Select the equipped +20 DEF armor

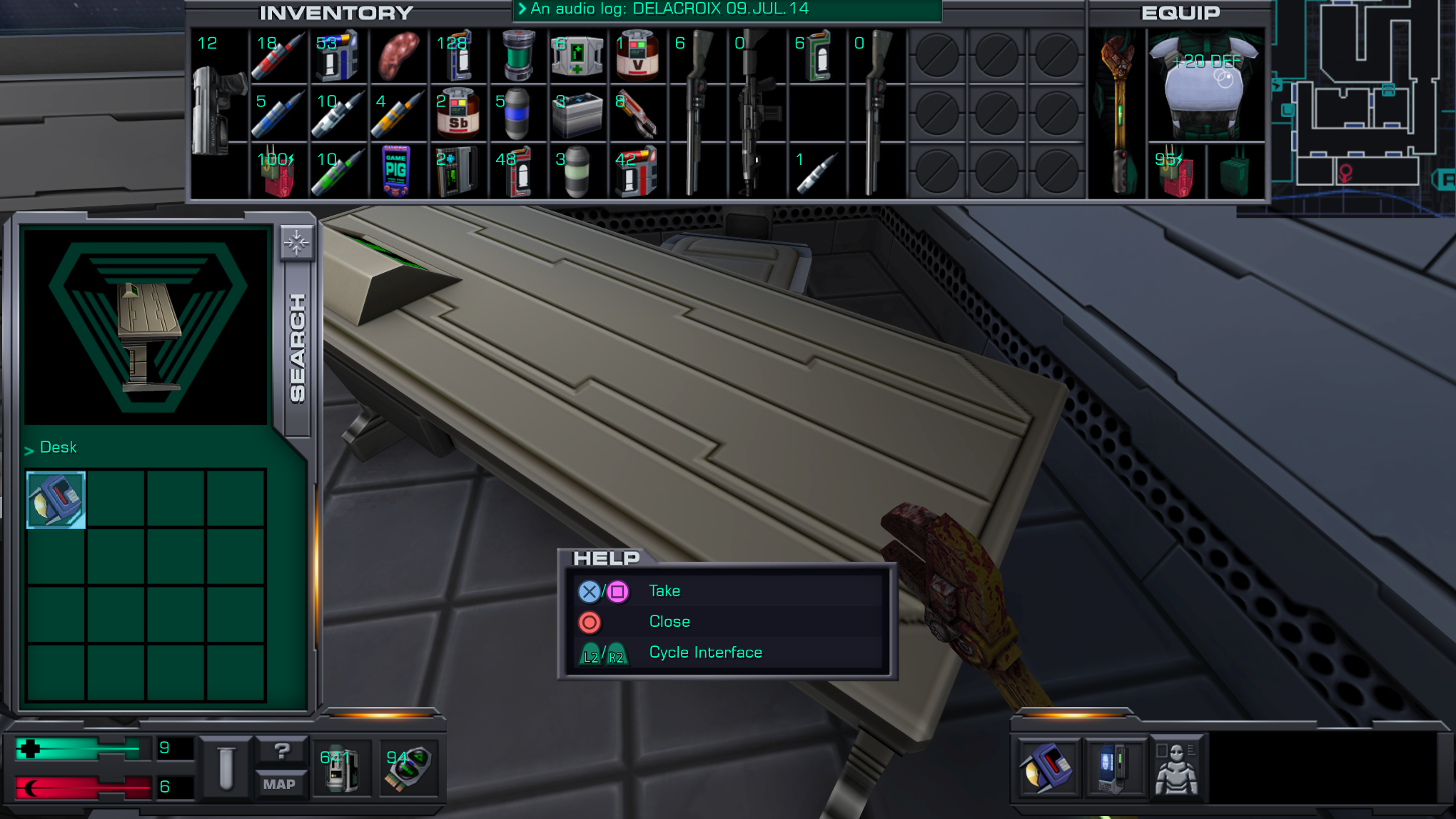click(x=1205, y=86)
